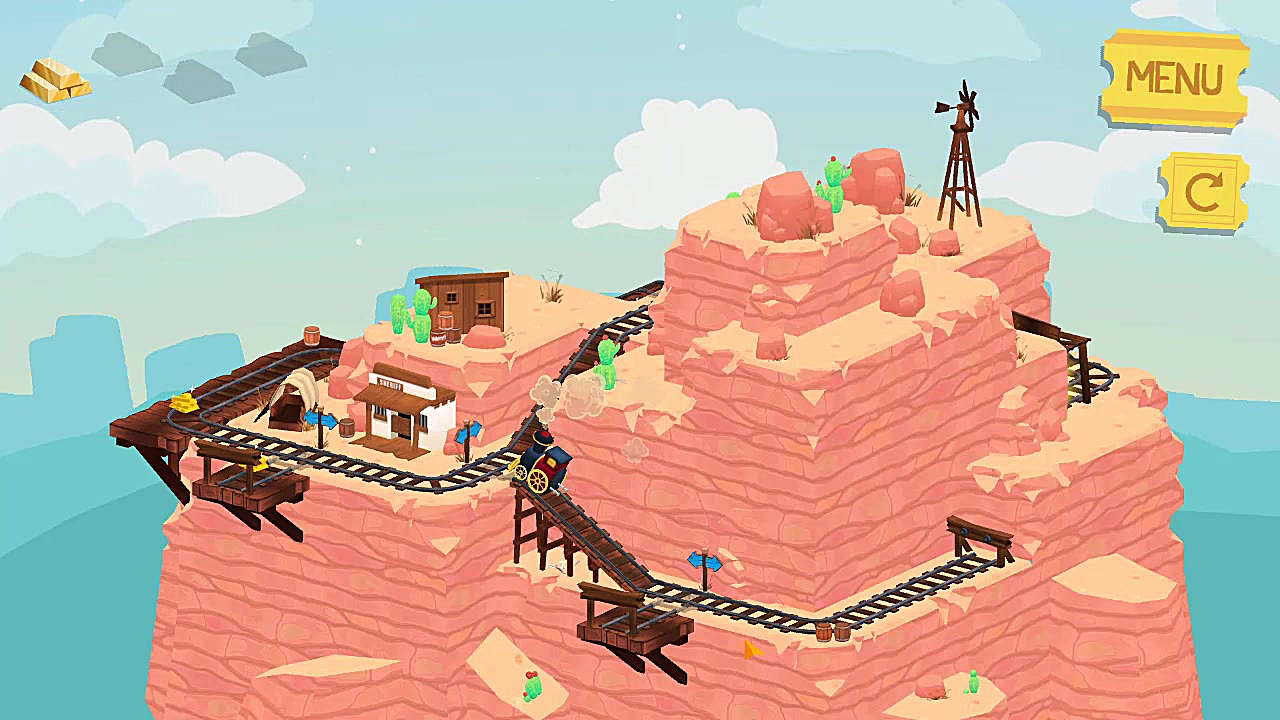
Task: Toggle the blue arrow switch beside the tent
Action: (x=320, y=420)
